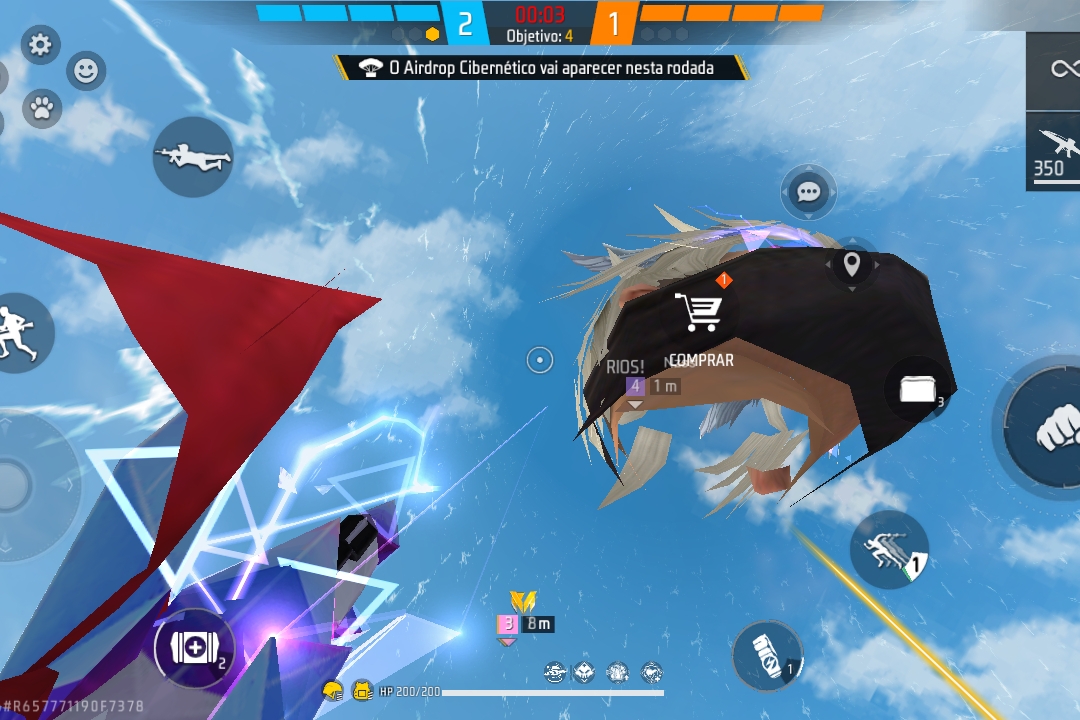Toggle the sprint running button

[x=20, y=332]
